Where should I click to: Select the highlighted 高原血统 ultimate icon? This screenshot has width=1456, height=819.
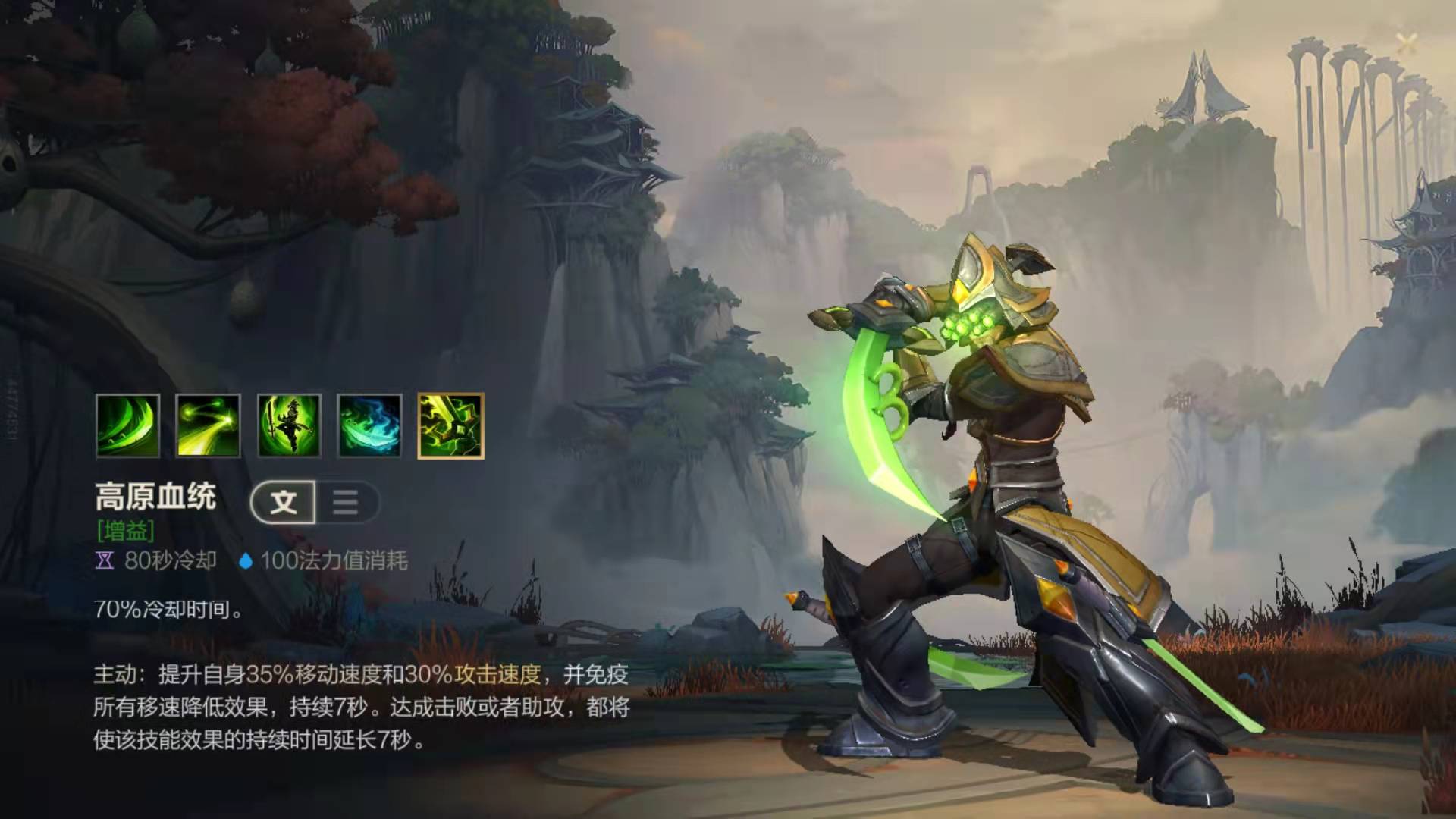[x=450, y=425]
